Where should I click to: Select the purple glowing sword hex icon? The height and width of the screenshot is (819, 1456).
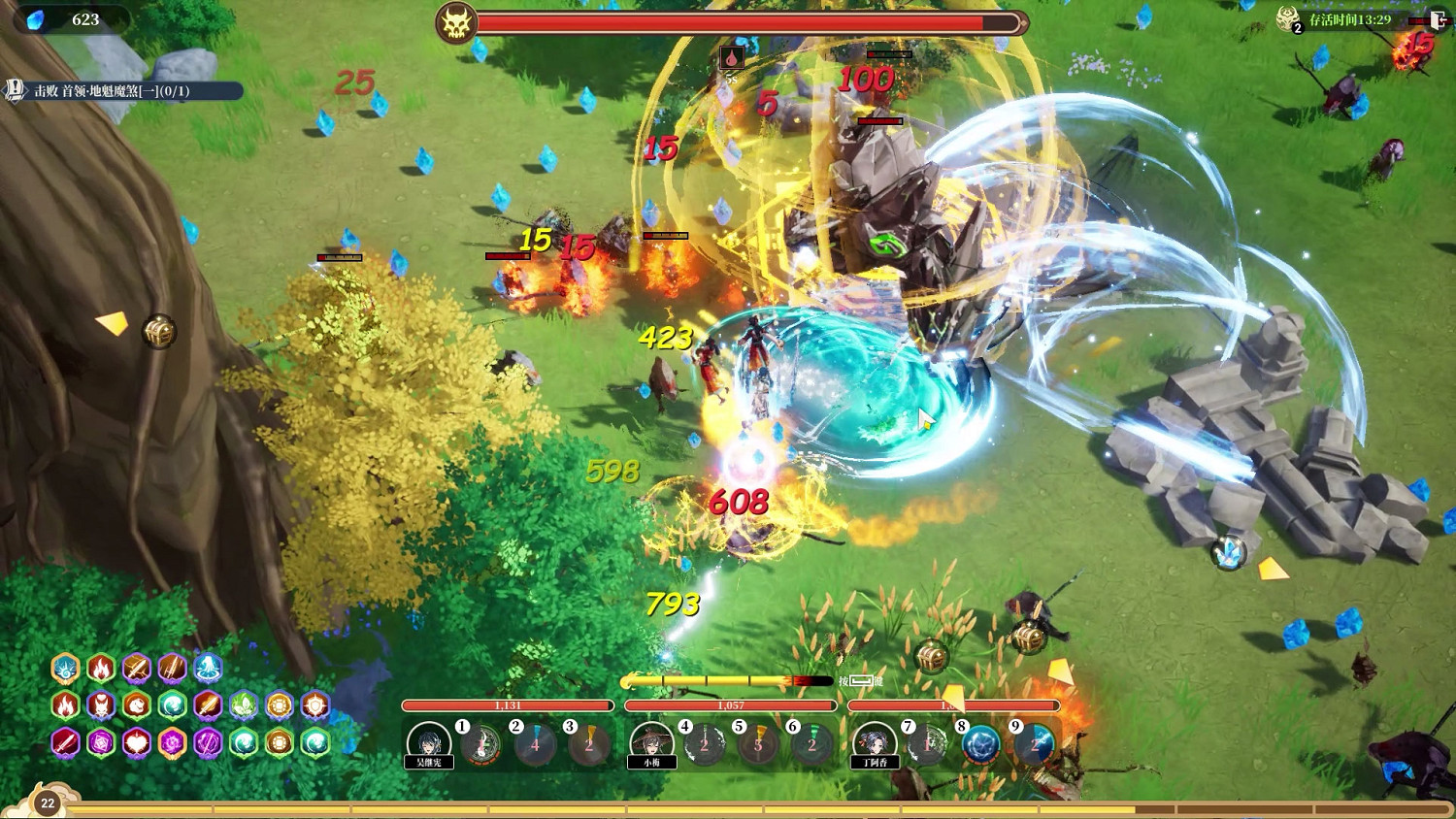pos(209,742)
